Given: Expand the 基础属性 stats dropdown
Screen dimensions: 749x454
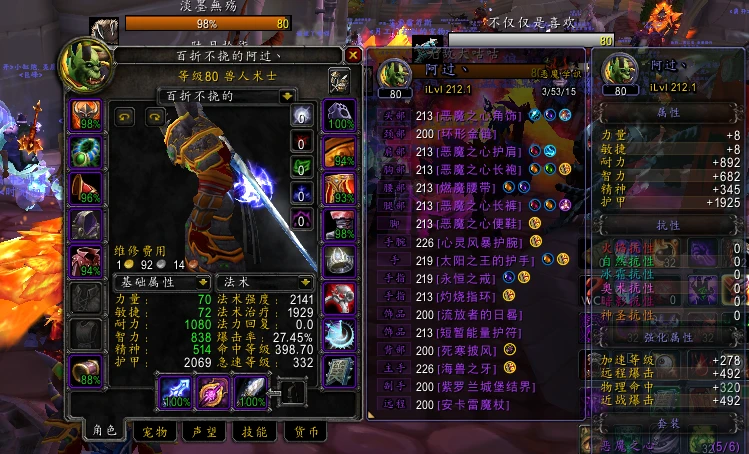Looking at the screenshot, I should [202, 283].
